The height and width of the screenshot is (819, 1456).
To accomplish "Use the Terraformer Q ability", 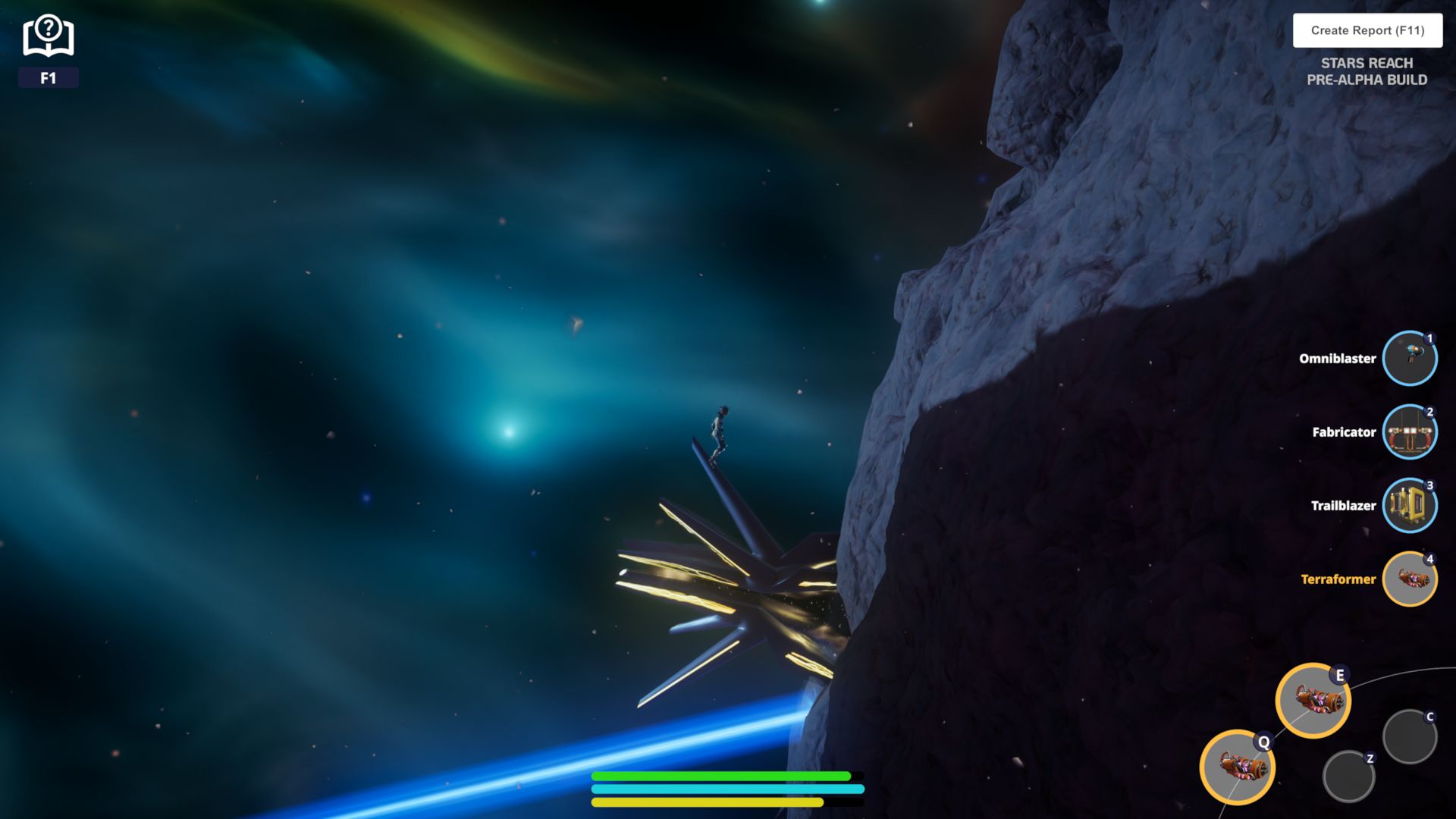I will click(x=1237, y=767).
